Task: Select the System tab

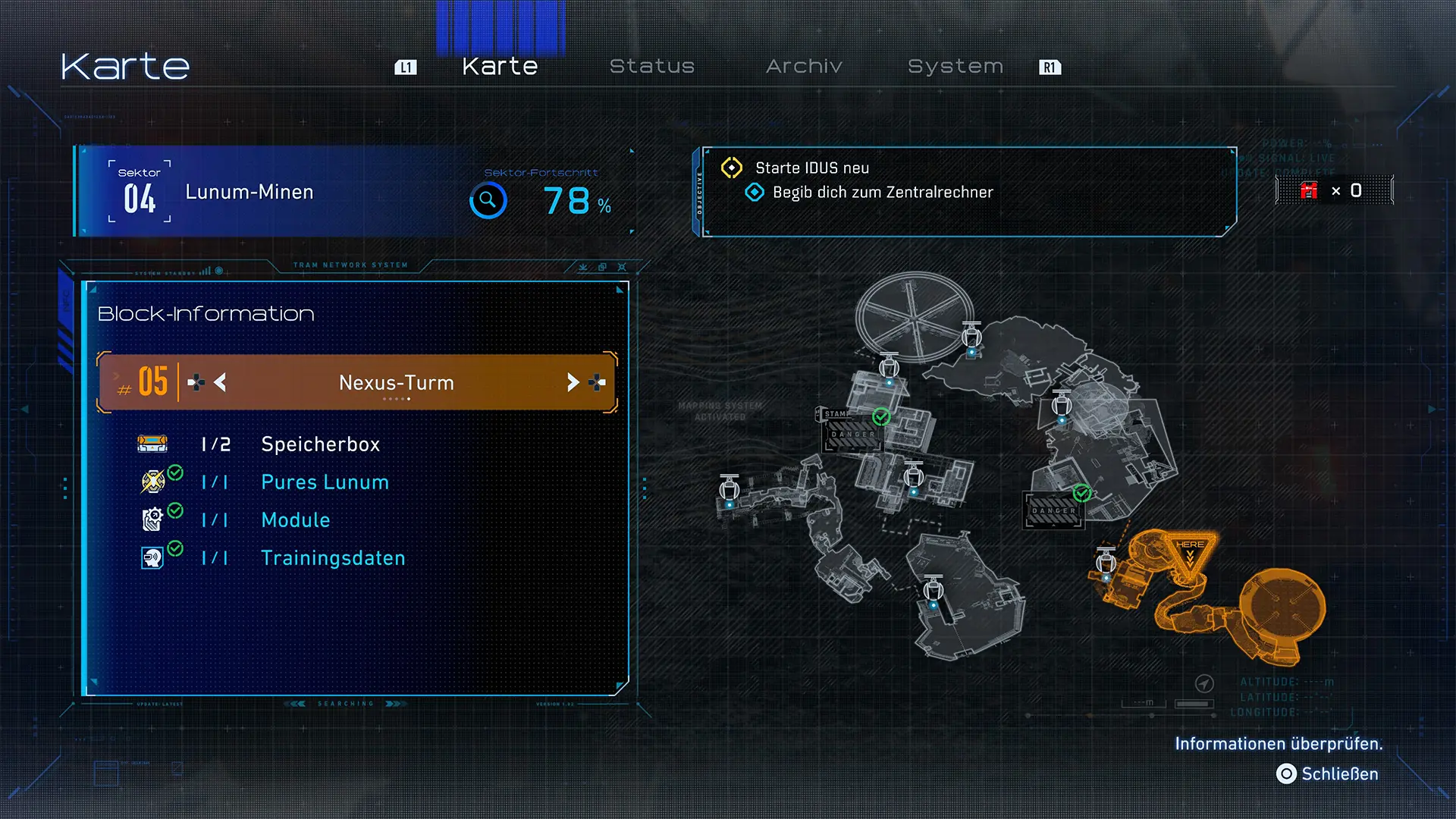Action: pos(955,67)
